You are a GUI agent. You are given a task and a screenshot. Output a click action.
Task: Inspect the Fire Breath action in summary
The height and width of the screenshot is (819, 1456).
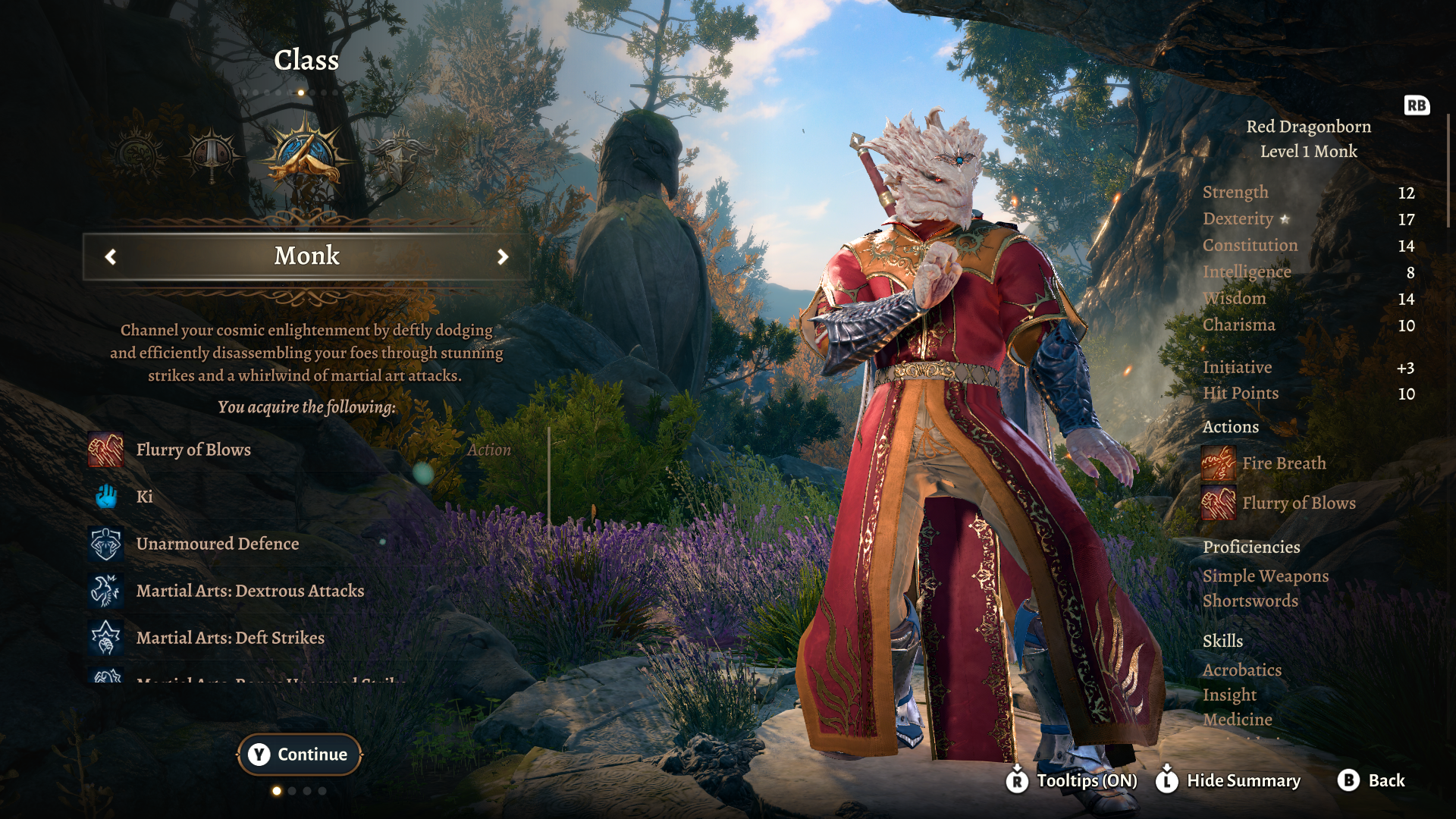[x=1283, y=463]
